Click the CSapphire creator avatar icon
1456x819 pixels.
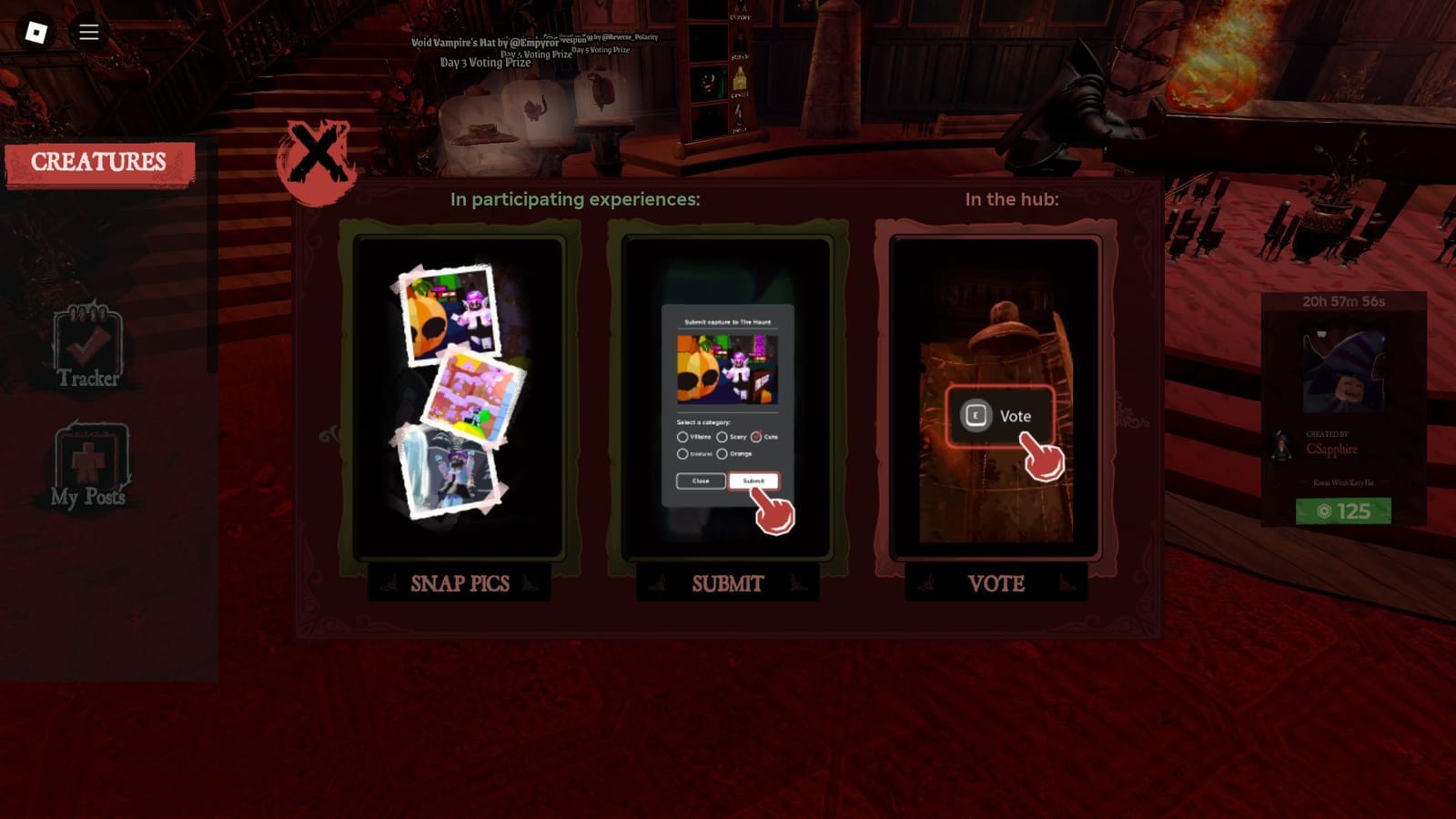click(1281, 446)
